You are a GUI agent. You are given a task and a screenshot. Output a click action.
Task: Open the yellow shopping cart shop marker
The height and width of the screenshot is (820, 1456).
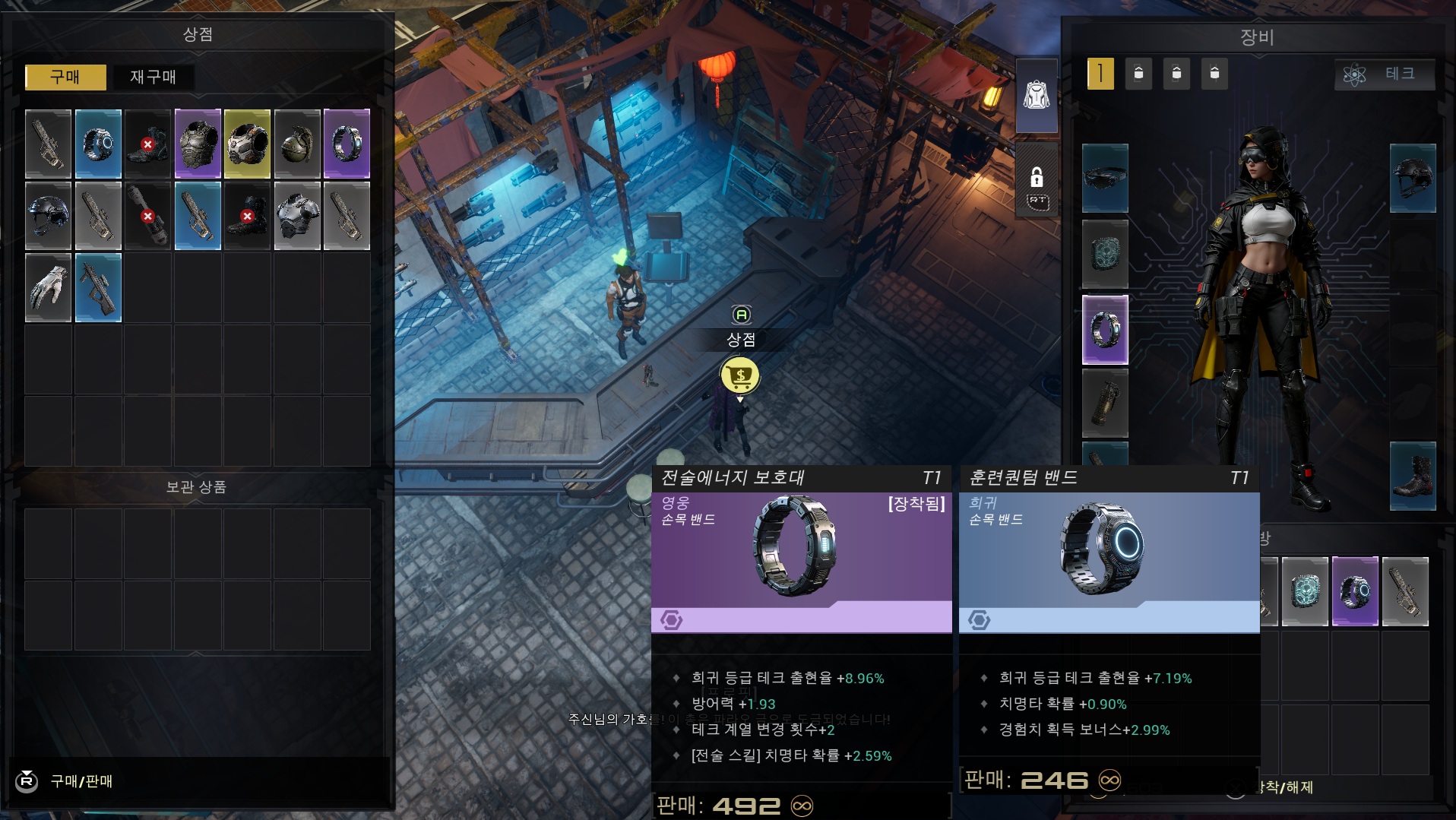point(739,375)
